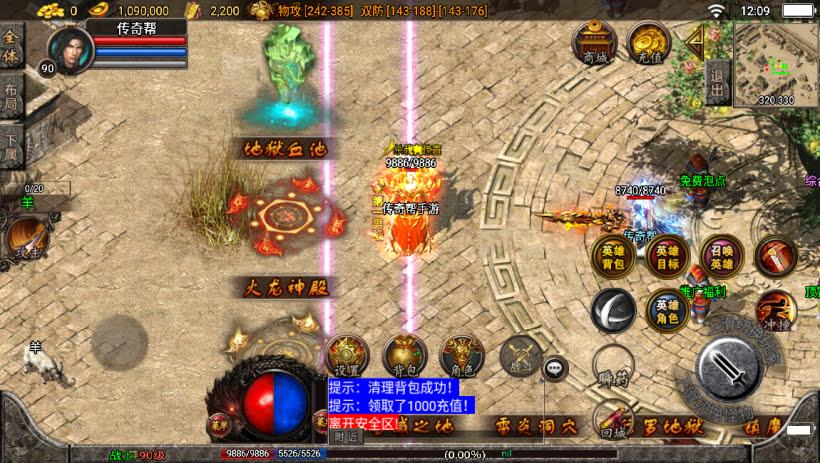Collapse the top icons with the gold arrow
The image size is (820, 463).
(694, 40)
